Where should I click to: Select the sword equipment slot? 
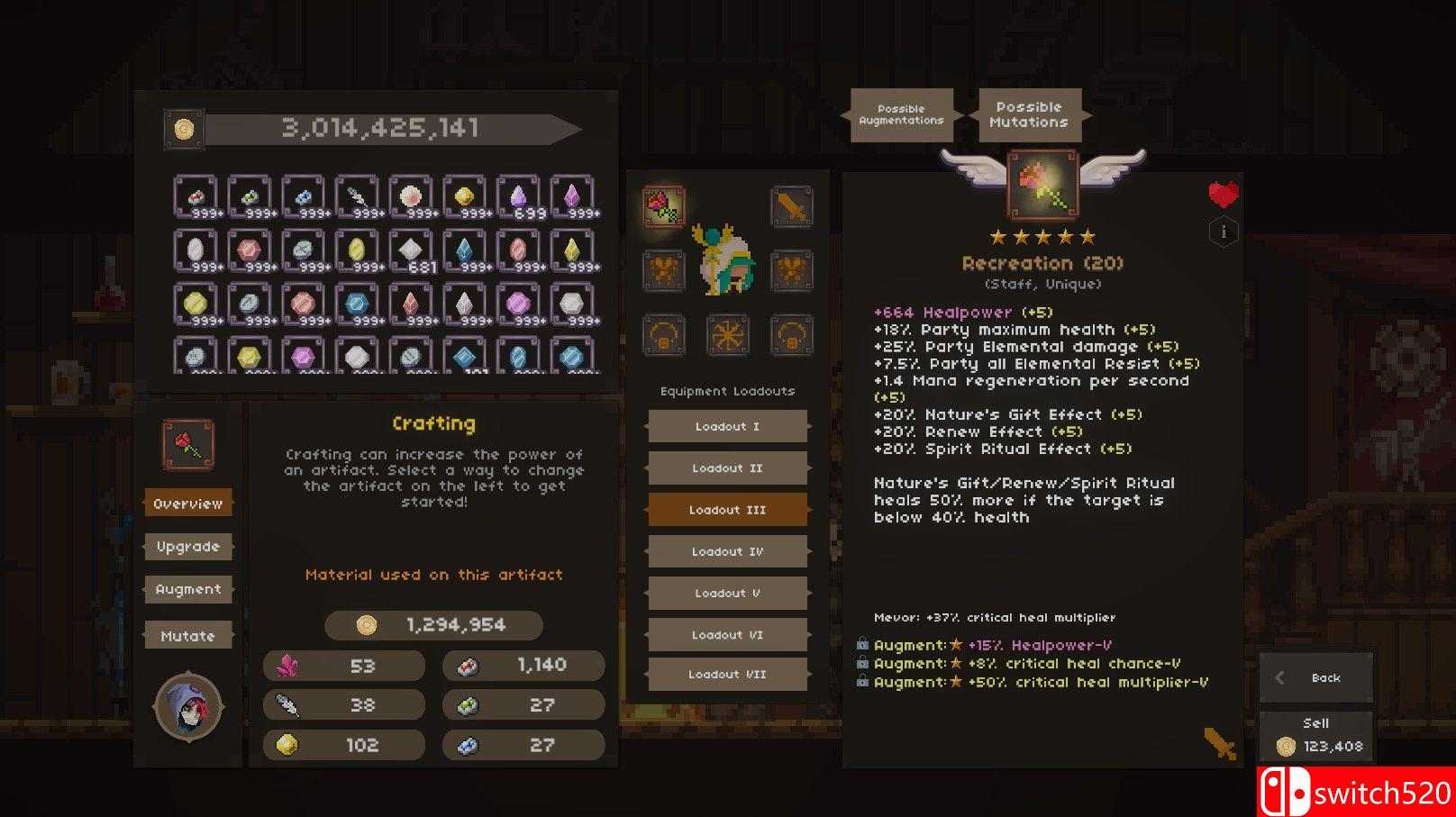792,205
